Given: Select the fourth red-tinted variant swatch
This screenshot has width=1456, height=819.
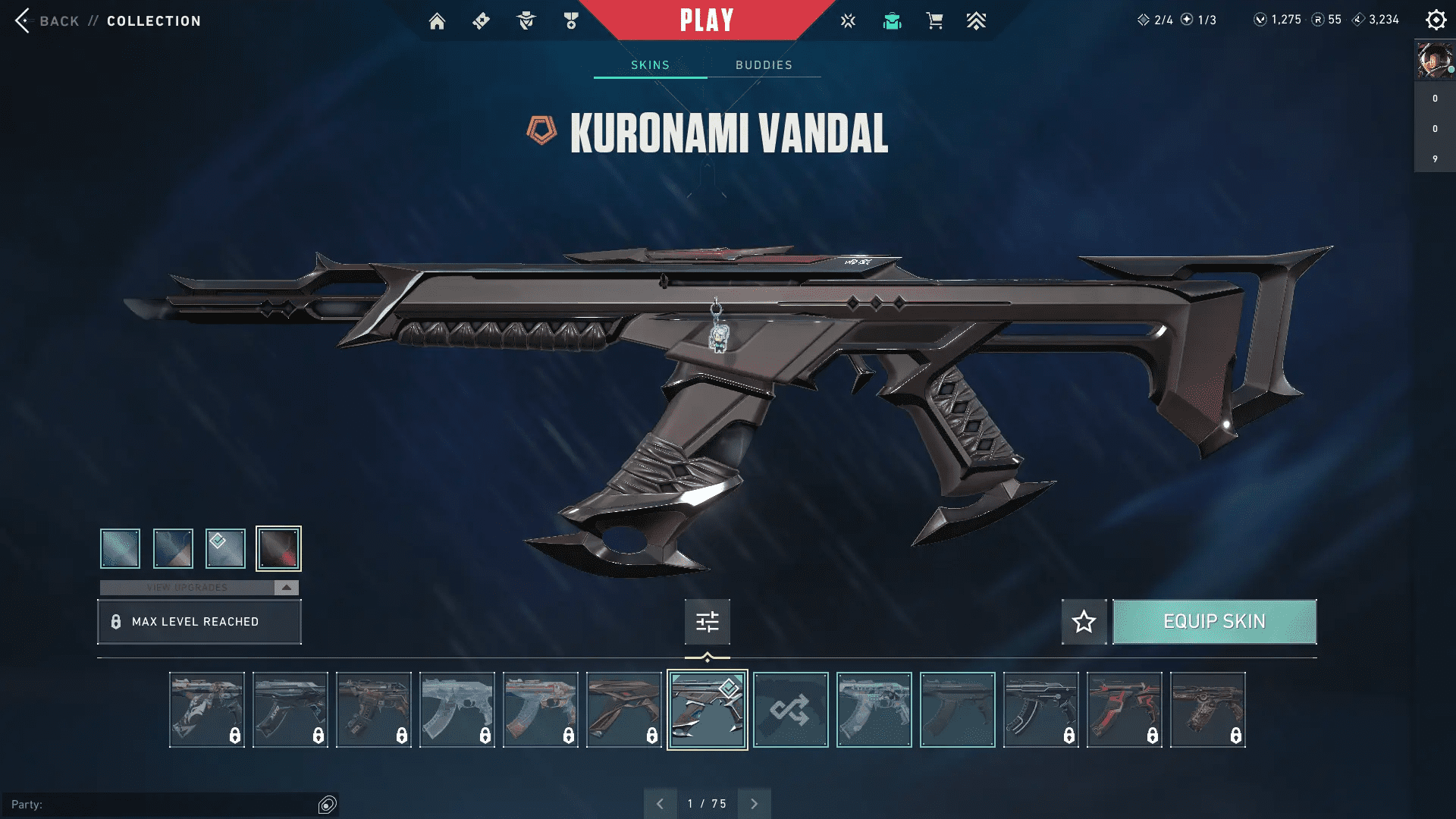Looking at the screenshot, I should [x=278, y=548].
